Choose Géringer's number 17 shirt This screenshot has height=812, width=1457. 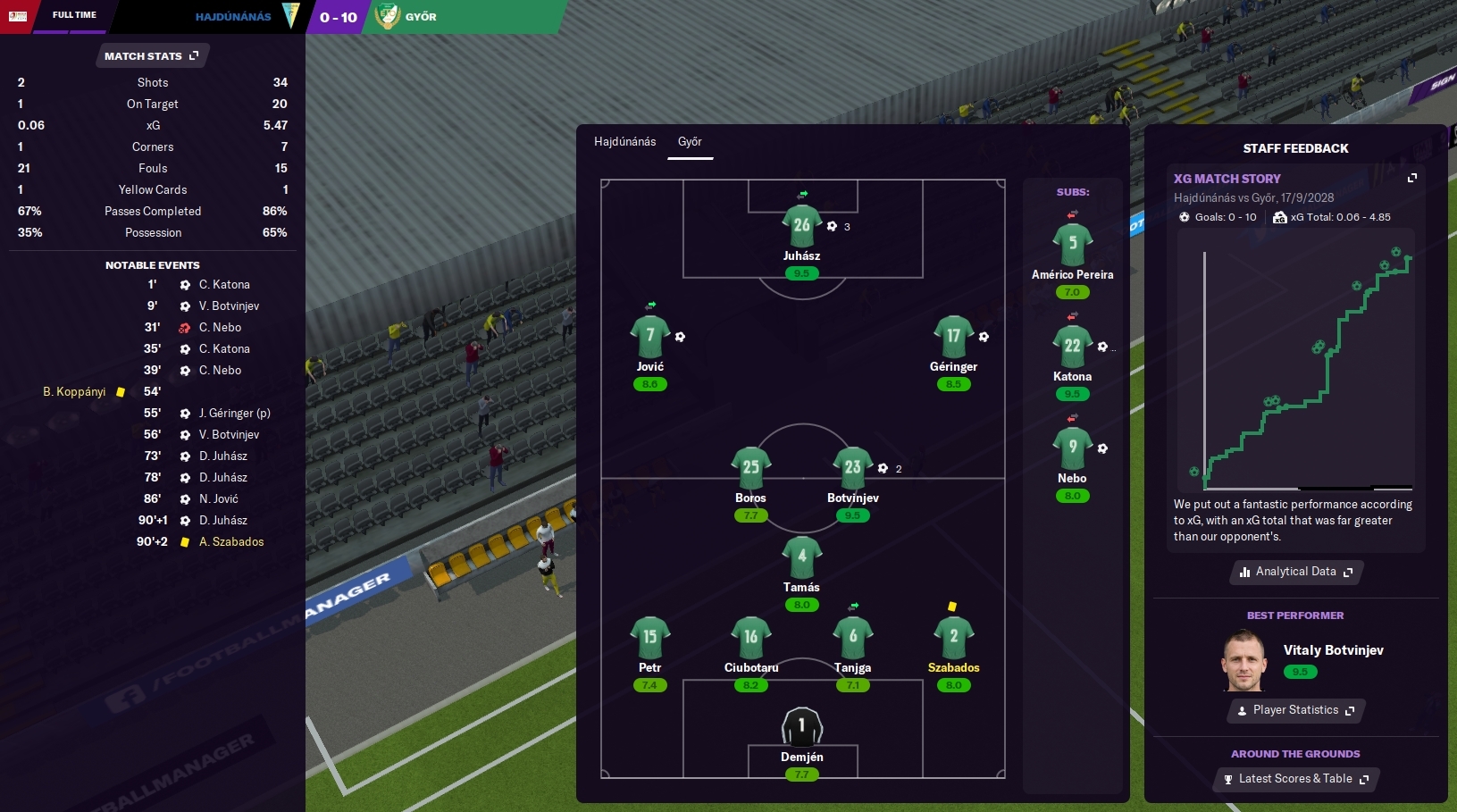click(953, 337)
